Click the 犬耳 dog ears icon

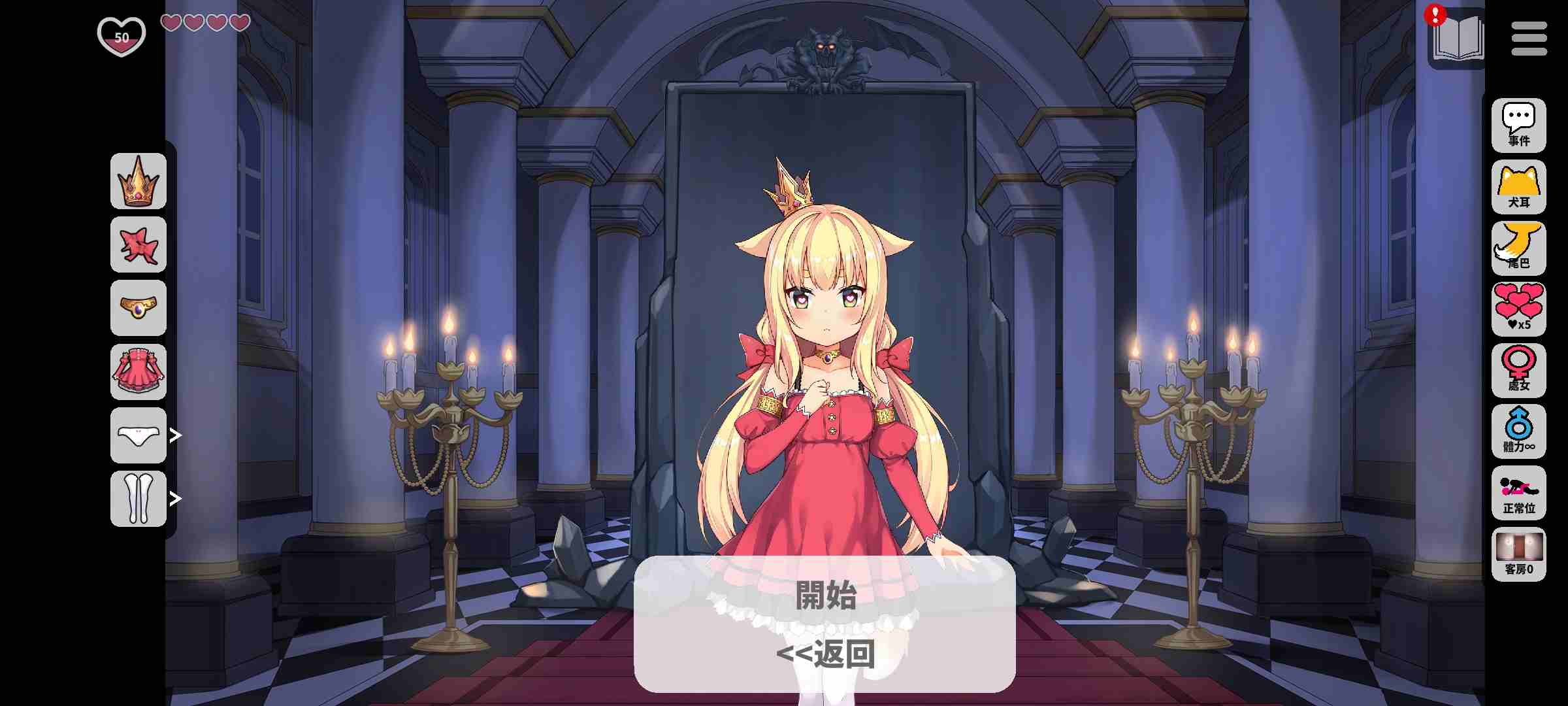click(1519, 186)
